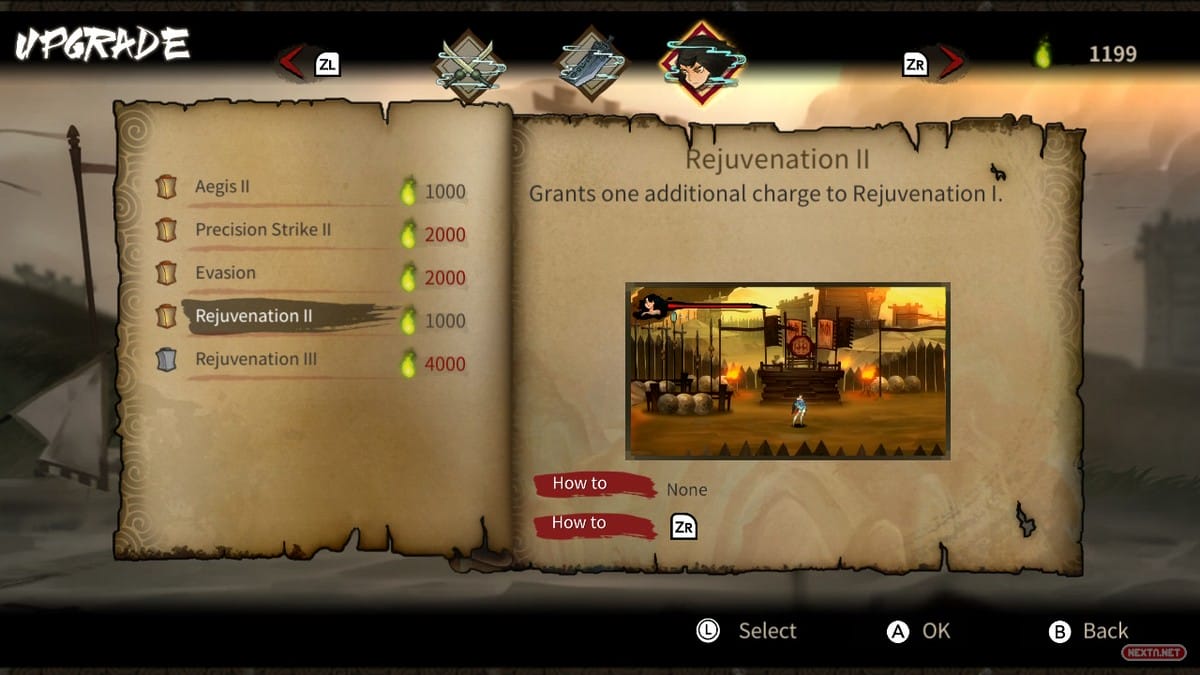The image size is (1200, 675).
Task: Open the armor plate upgrade tab
Action: point(592,63)
